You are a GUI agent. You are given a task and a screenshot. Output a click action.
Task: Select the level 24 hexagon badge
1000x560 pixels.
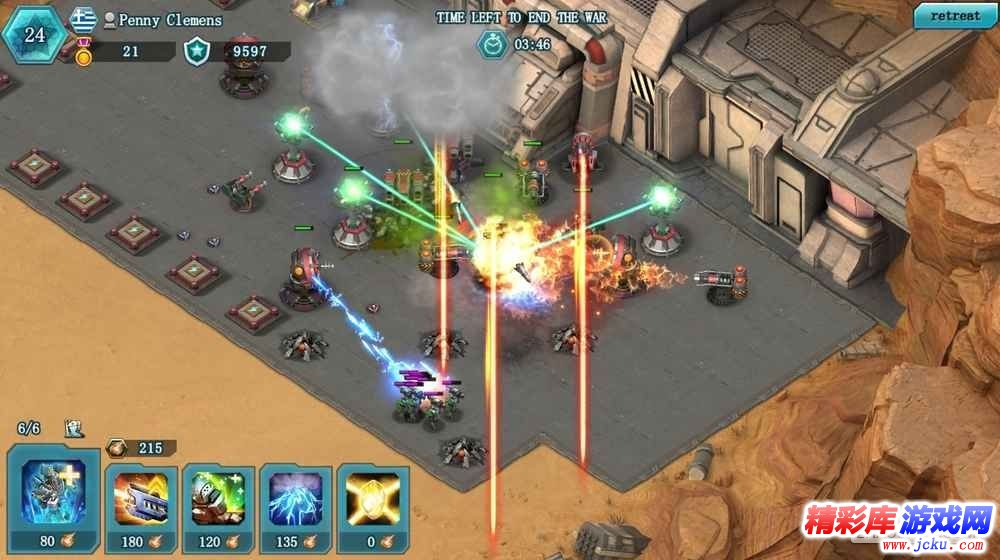pos(34,35)
